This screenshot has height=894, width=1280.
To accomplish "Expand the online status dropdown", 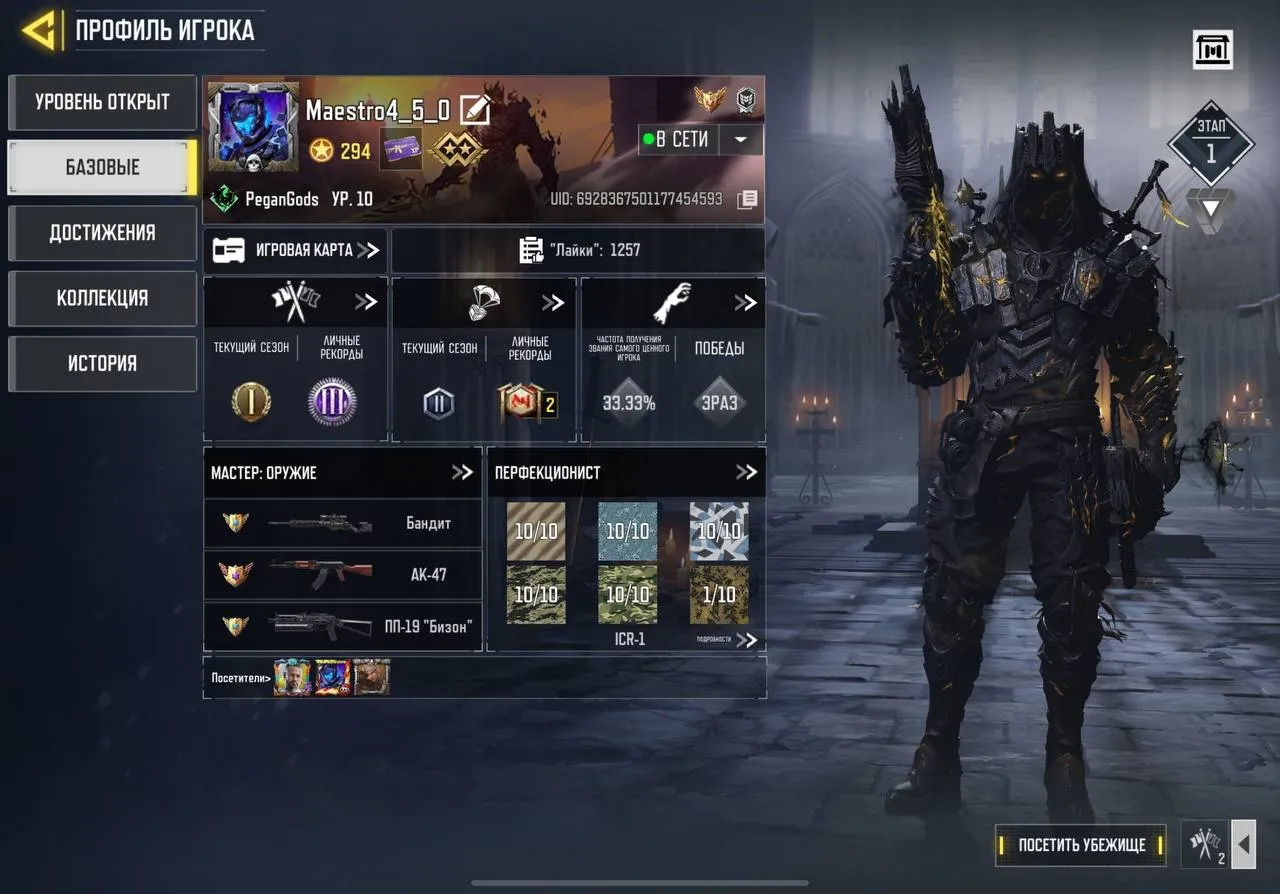I will tap(740, 140).
